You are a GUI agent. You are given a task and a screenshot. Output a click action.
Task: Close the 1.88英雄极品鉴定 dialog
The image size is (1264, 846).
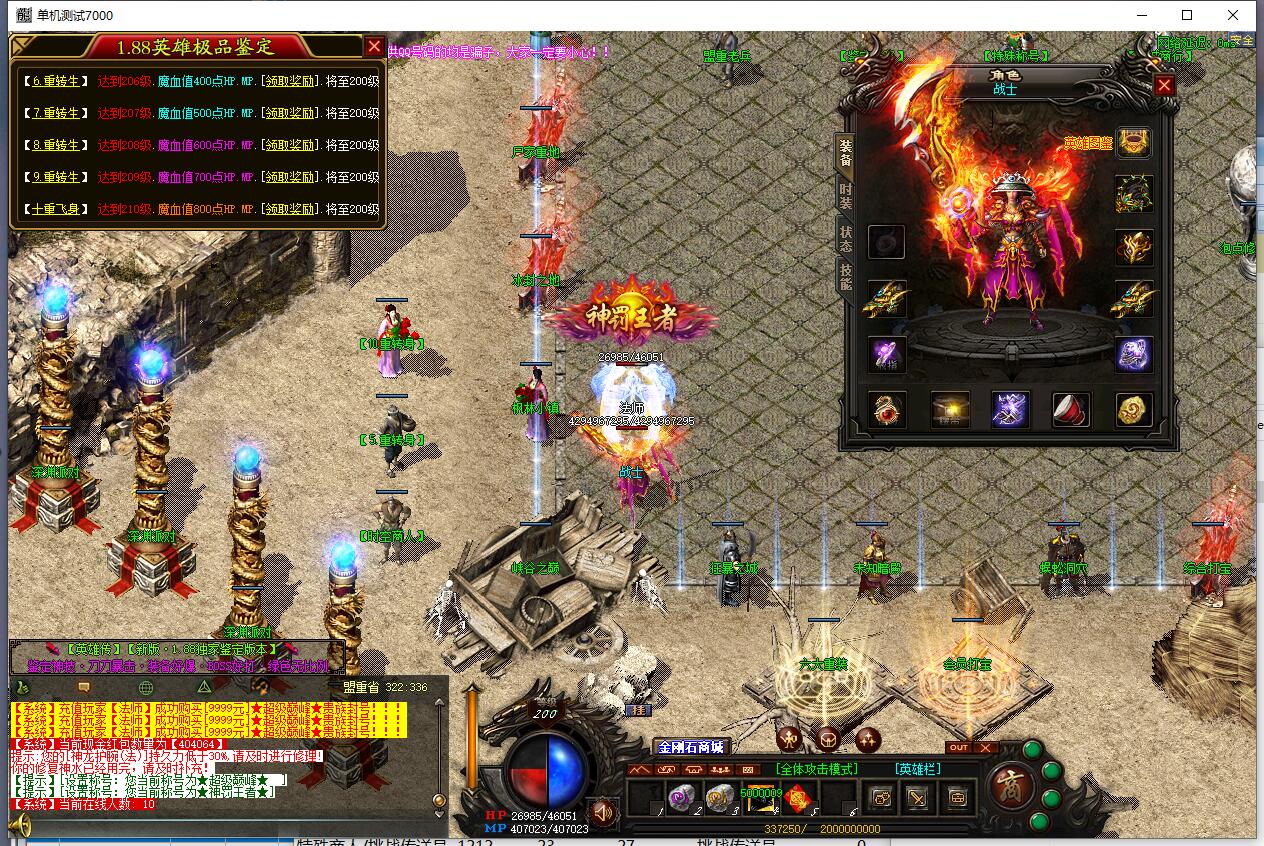374,46
